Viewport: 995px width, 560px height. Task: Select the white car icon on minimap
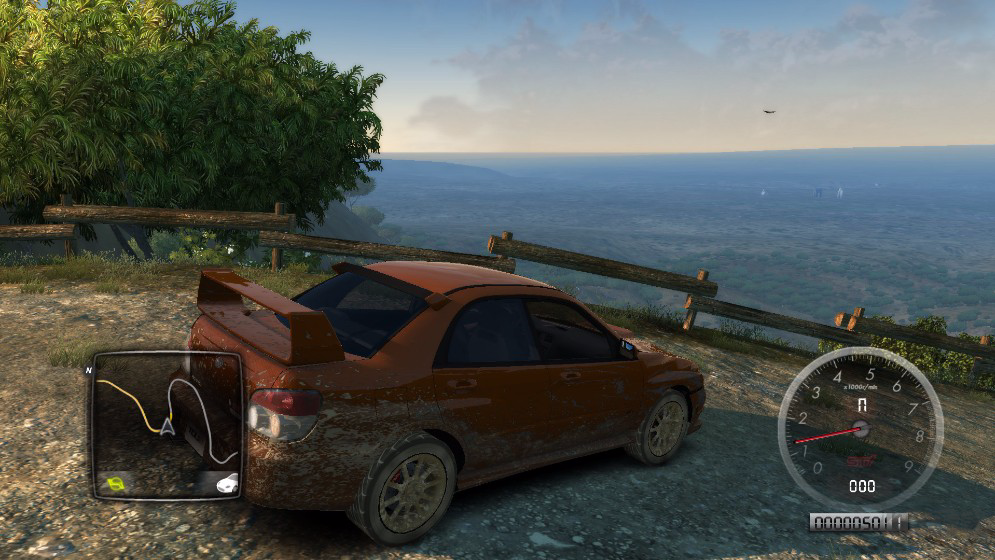point(227,483)
